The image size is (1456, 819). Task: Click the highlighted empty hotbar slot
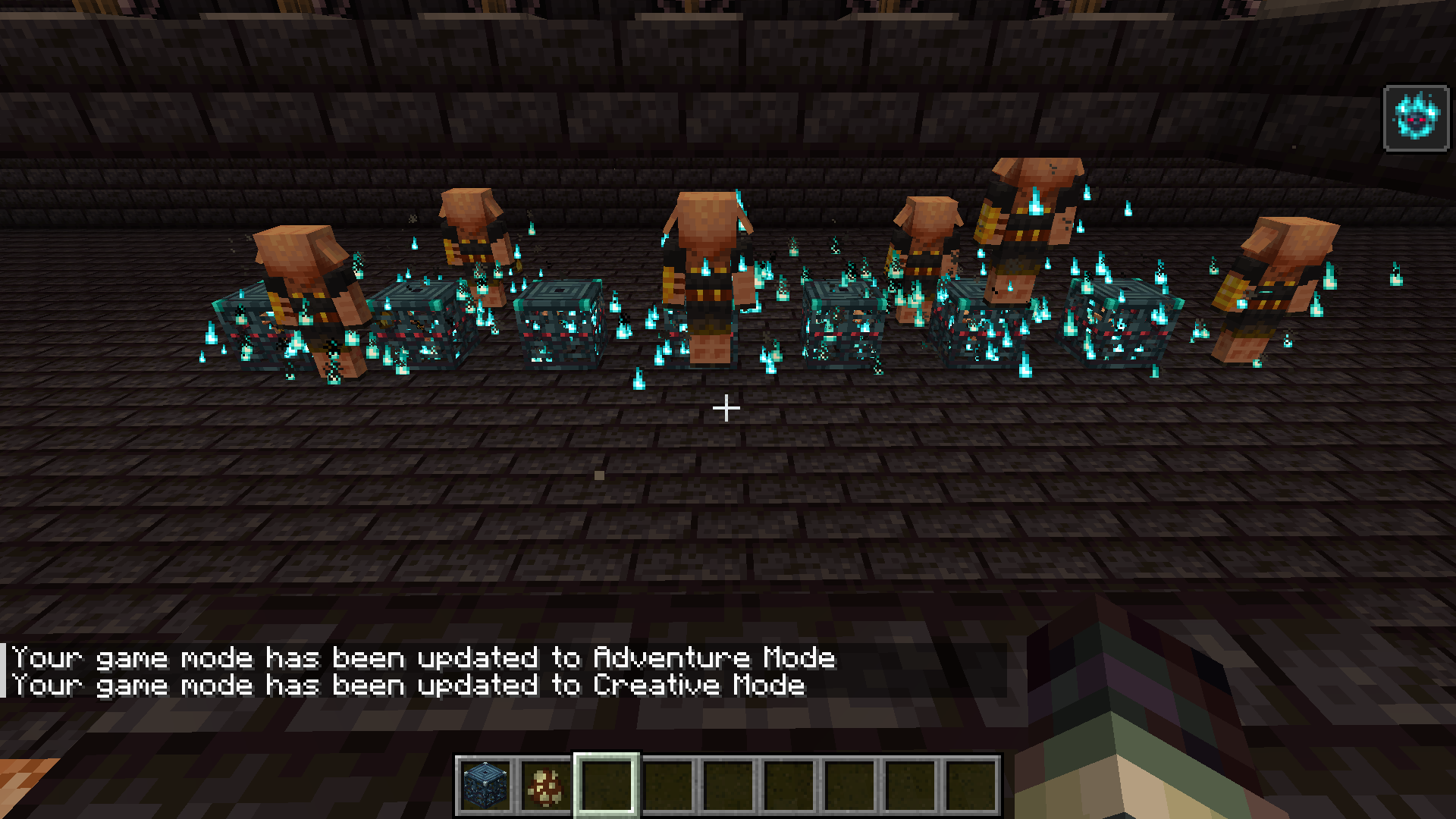[607, 786]
